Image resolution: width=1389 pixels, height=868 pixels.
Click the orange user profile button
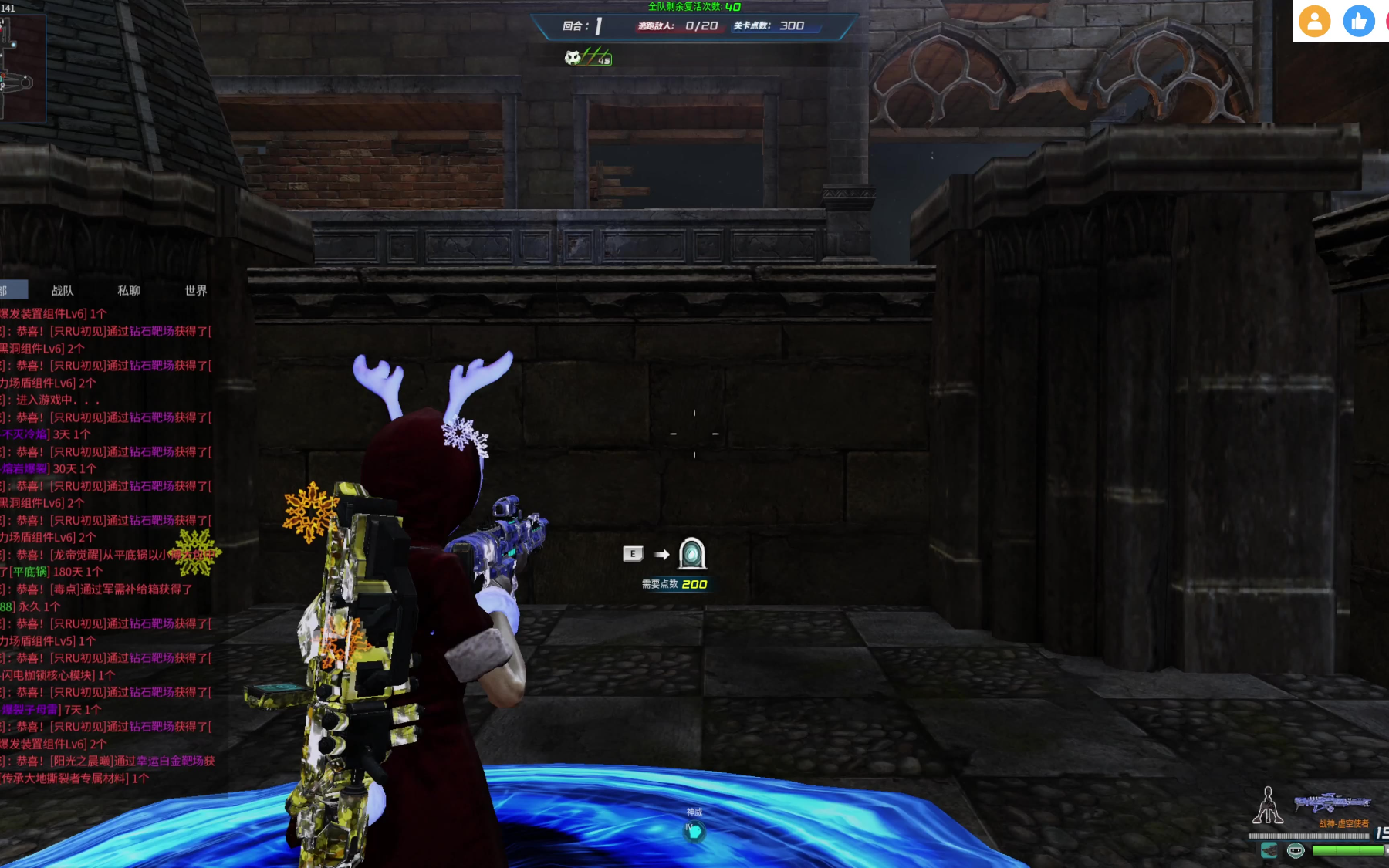[1314, 21]
